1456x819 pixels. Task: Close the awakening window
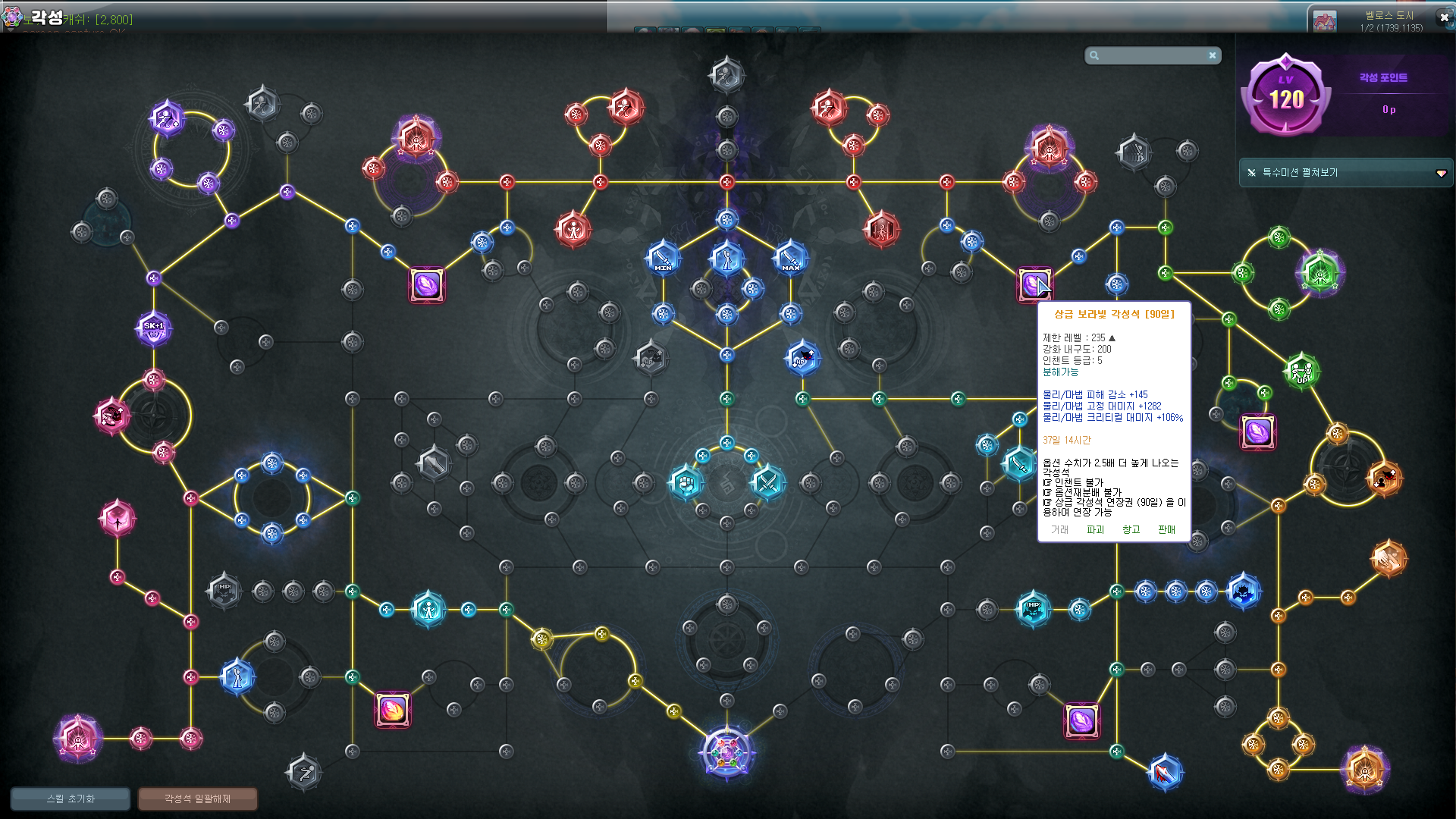[1444, 17]
